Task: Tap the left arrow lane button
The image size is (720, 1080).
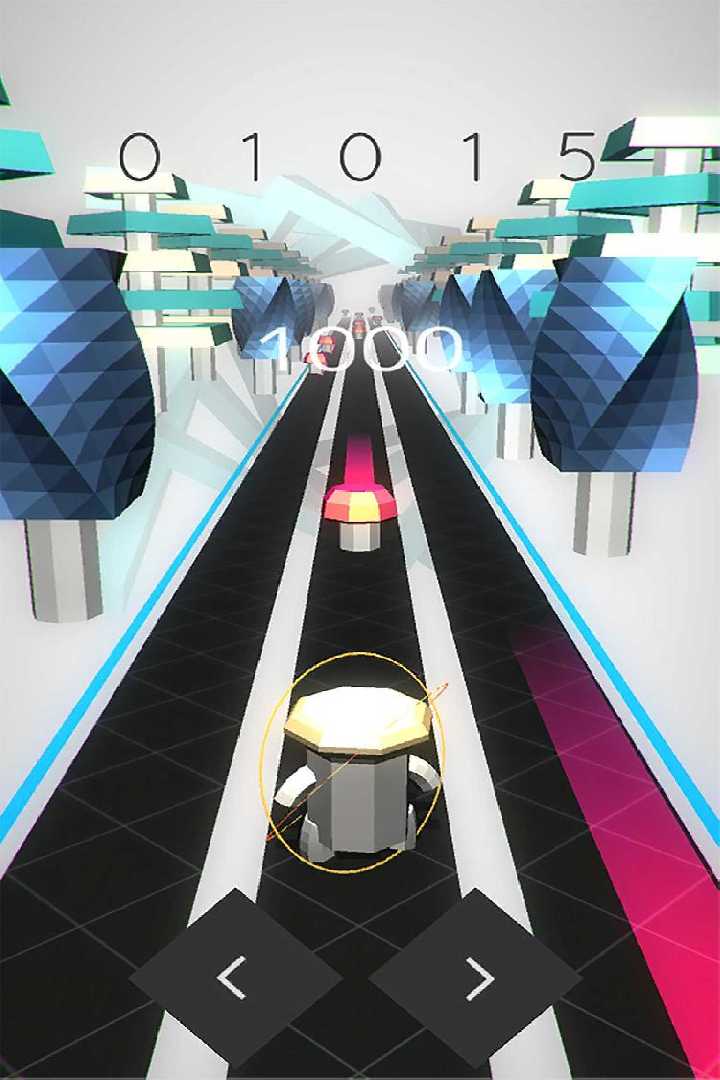Action: pos(235,977)
